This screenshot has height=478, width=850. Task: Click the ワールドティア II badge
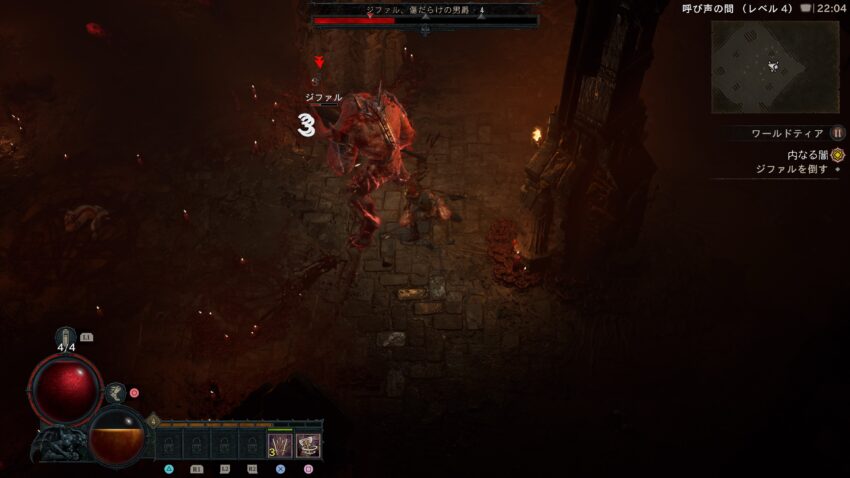pos(837,133)
